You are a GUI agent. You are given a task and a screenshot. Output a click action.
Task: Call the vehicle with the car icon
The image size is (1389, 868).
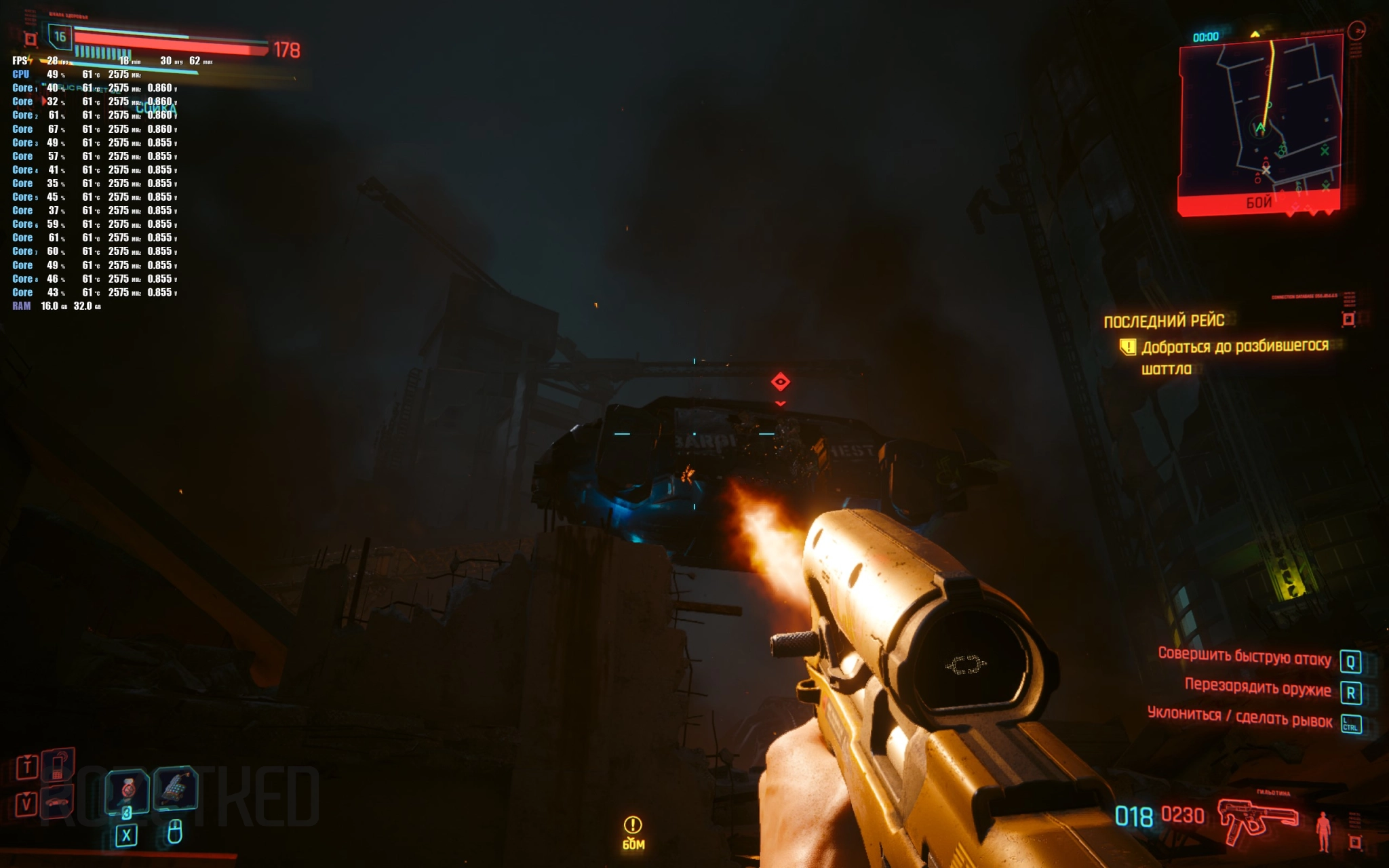click(58, 802)
